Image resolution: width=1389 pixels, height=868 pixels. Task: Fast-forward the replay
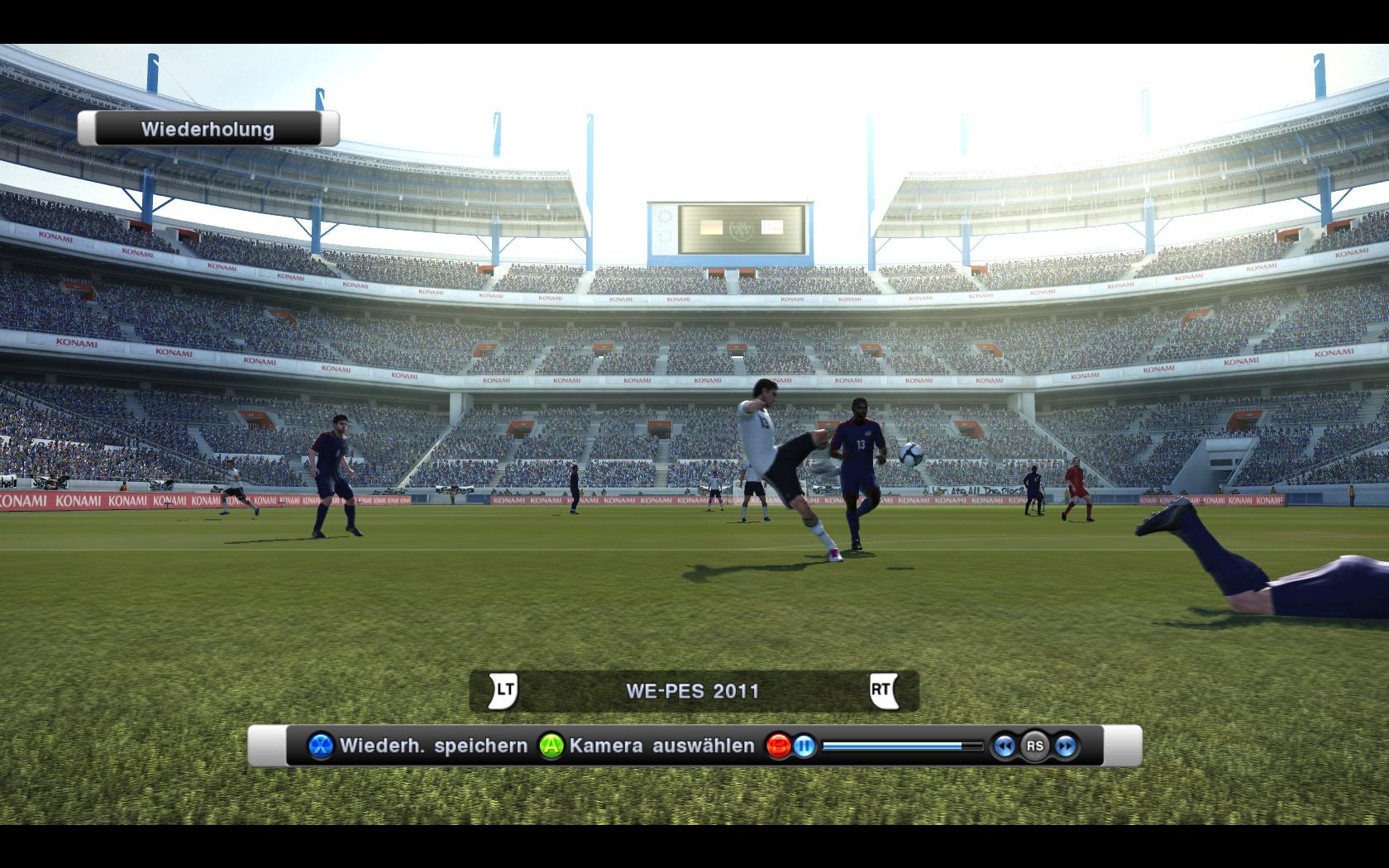point(1066,746)
